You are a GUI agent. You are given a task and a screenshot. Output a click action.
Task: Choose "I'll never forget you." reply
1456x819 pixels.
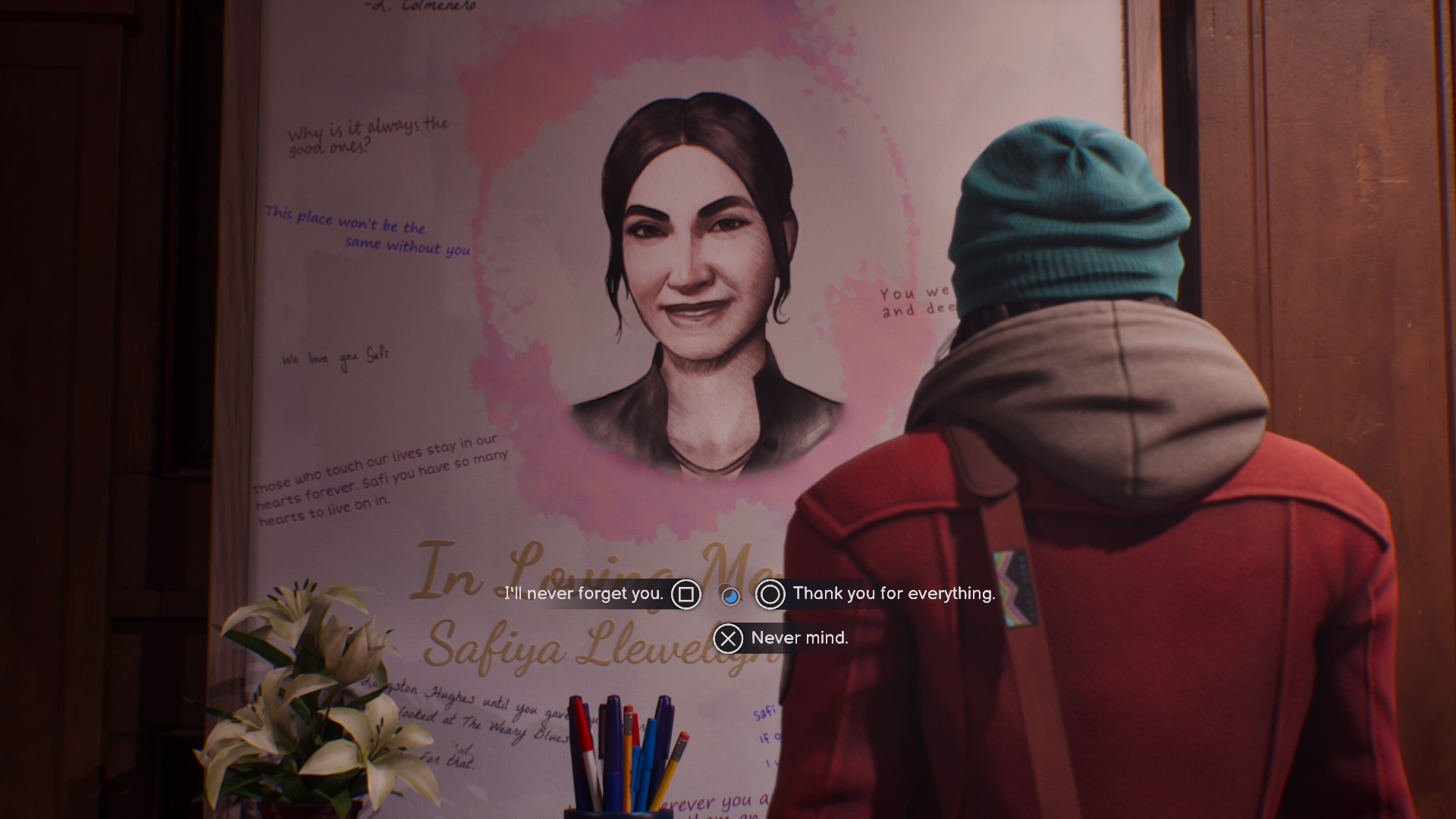tap(585, 594)
